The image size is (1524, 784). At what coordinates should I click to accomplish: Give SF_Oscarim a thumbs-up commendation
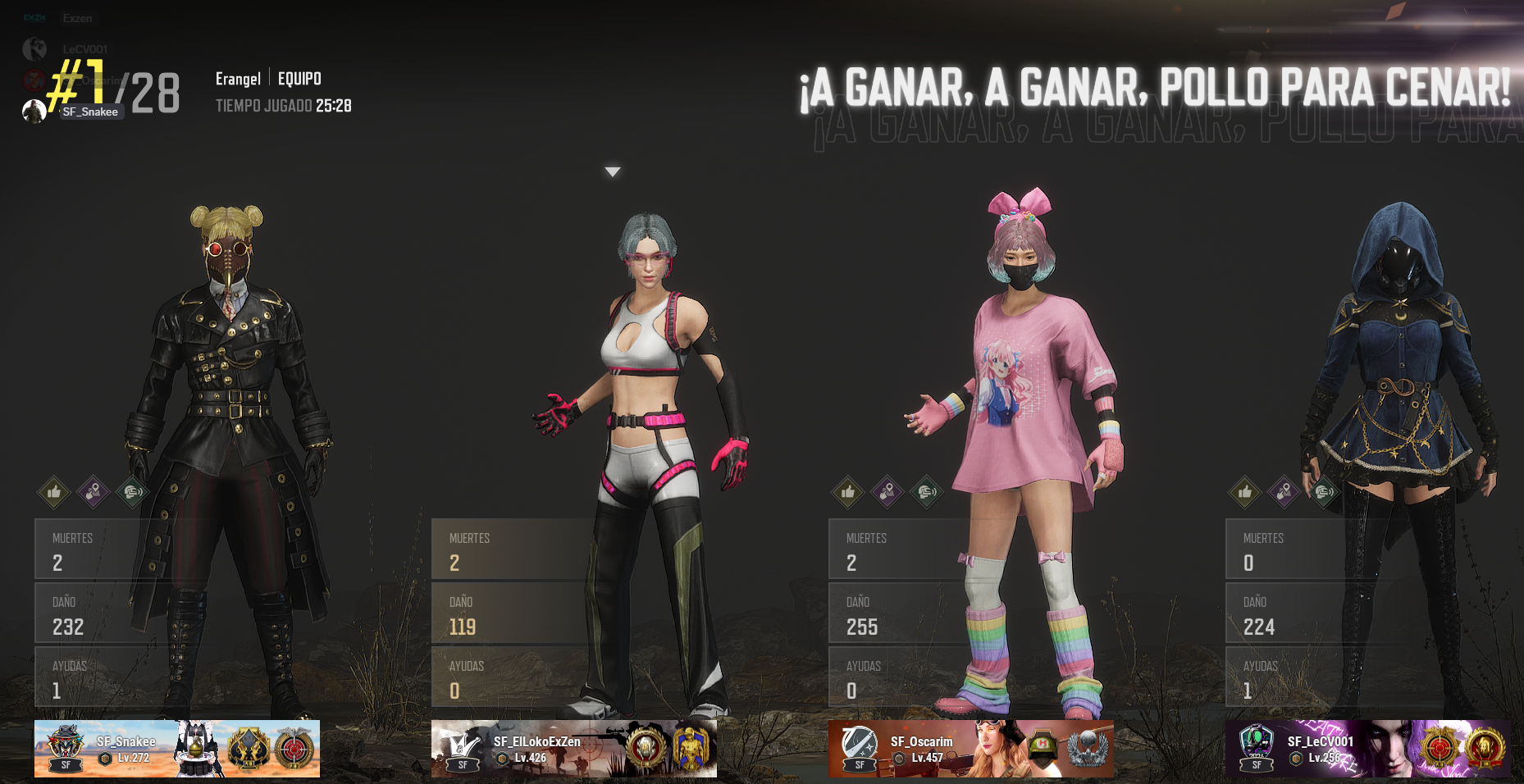coord(848,492)
